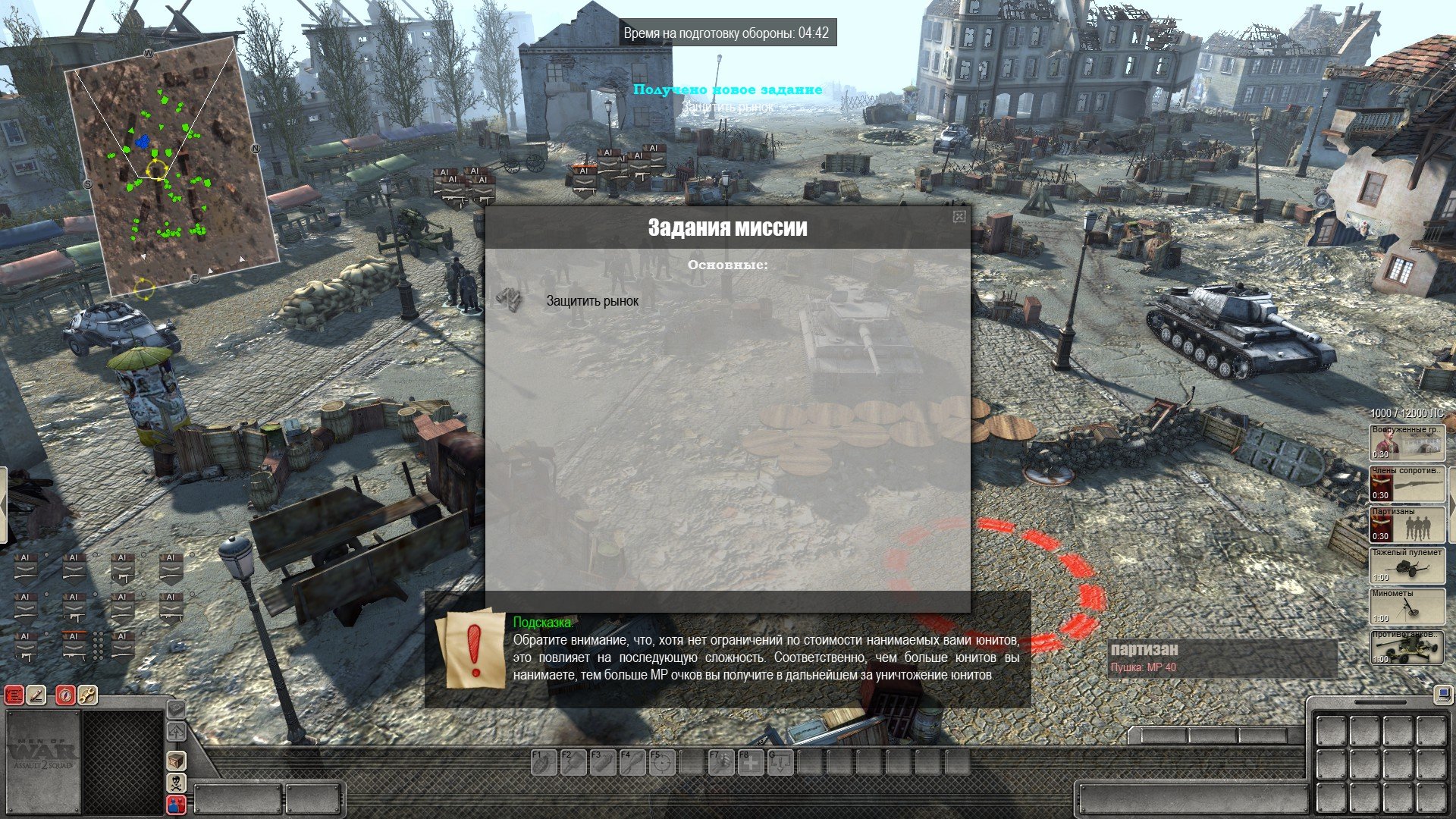Open the wooden crate inventory icon

176,760
